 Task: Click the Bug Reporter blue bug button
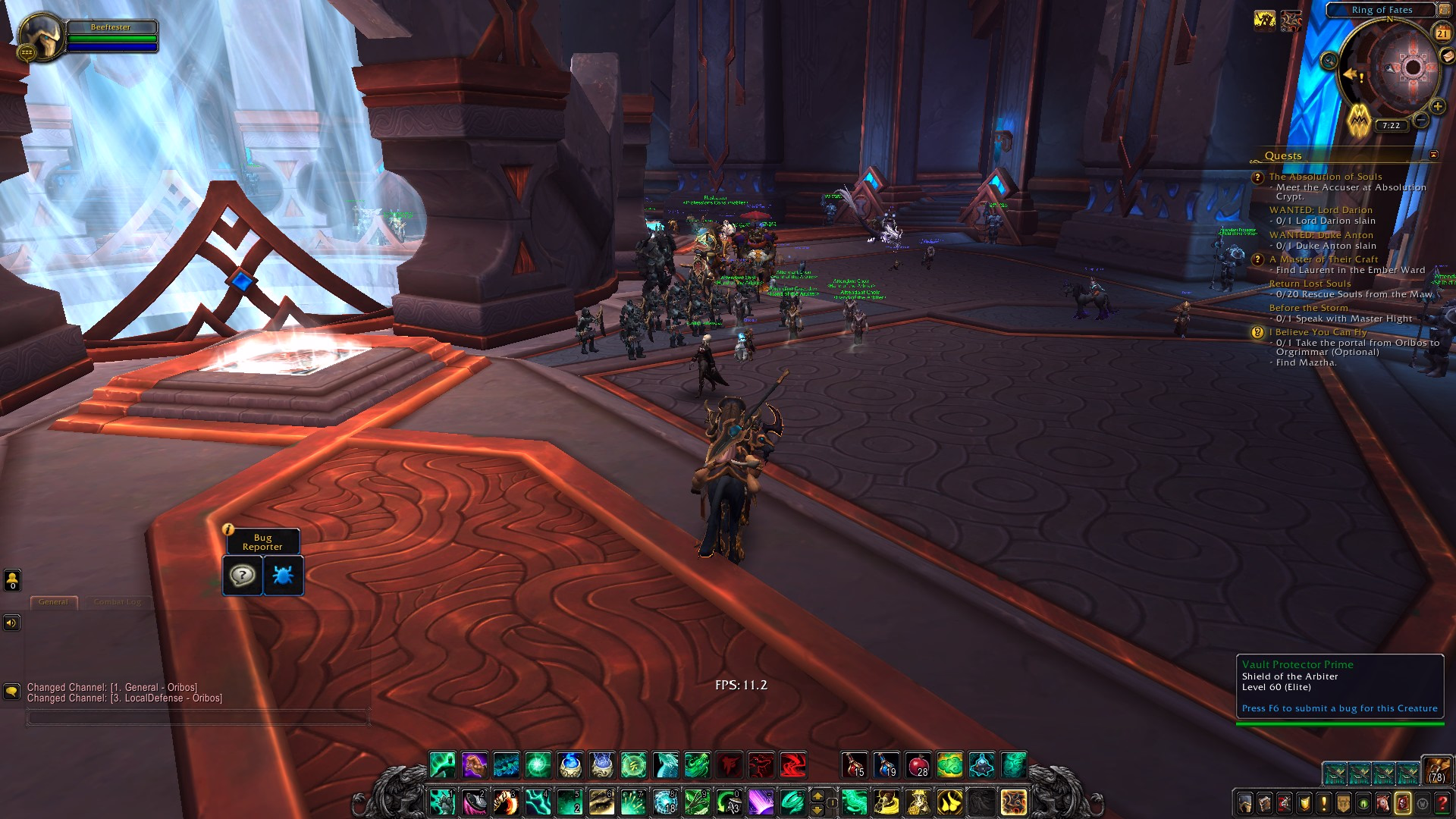coord(283,576)
